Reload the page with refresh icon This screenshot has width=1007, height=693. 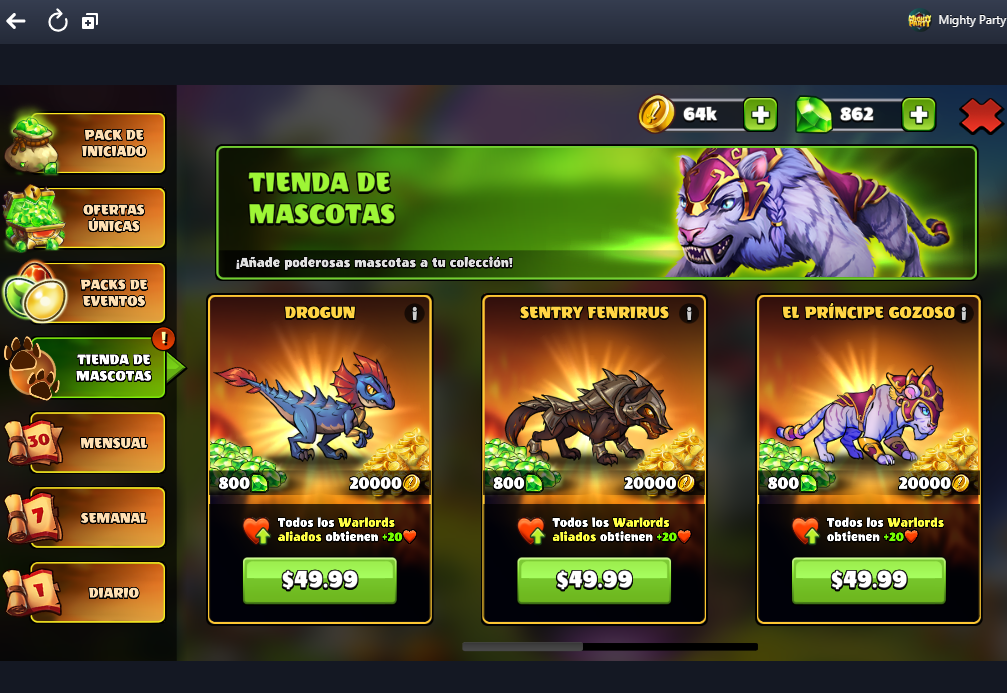(x=57, y=20)
